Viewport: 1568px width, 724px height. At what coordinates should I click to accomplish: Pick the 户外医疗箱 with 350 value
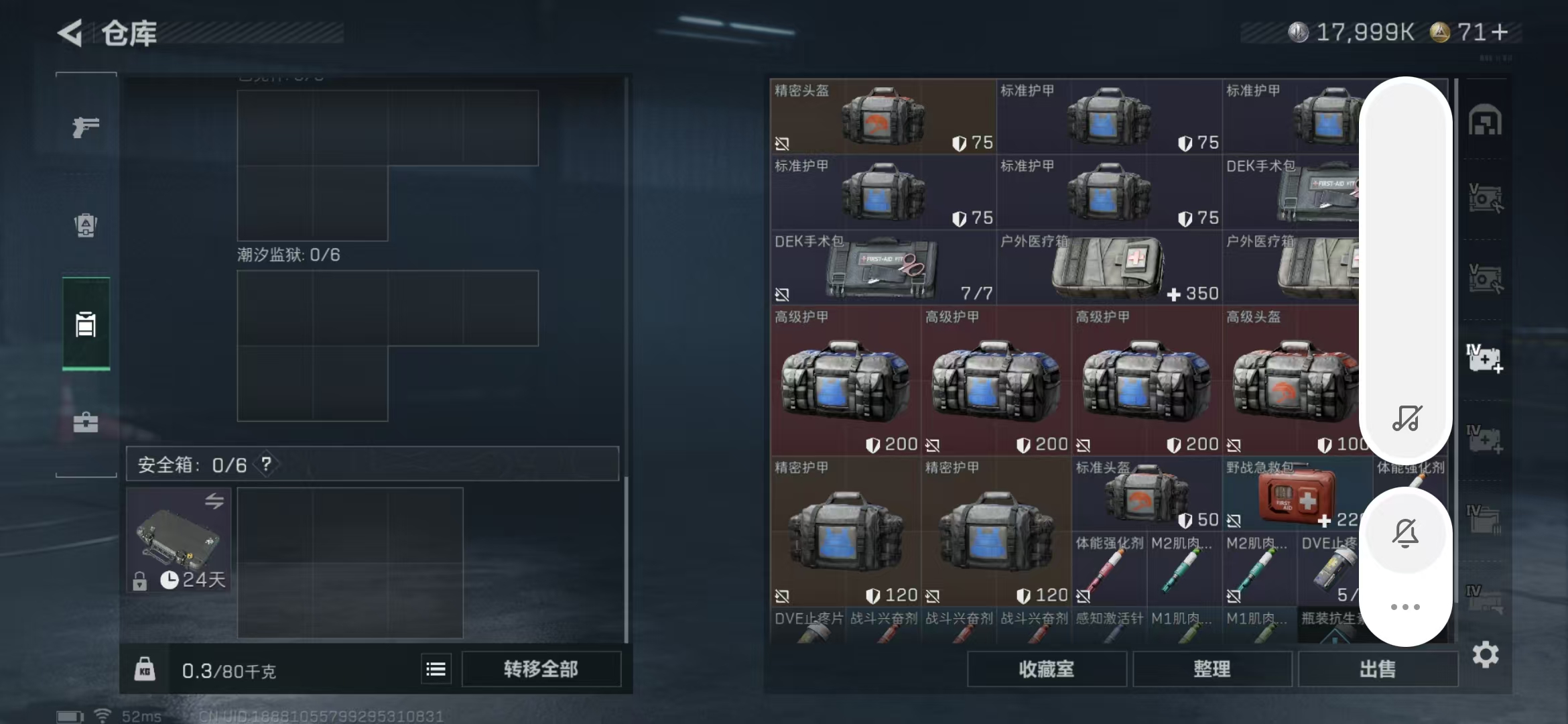[1108, 268]
